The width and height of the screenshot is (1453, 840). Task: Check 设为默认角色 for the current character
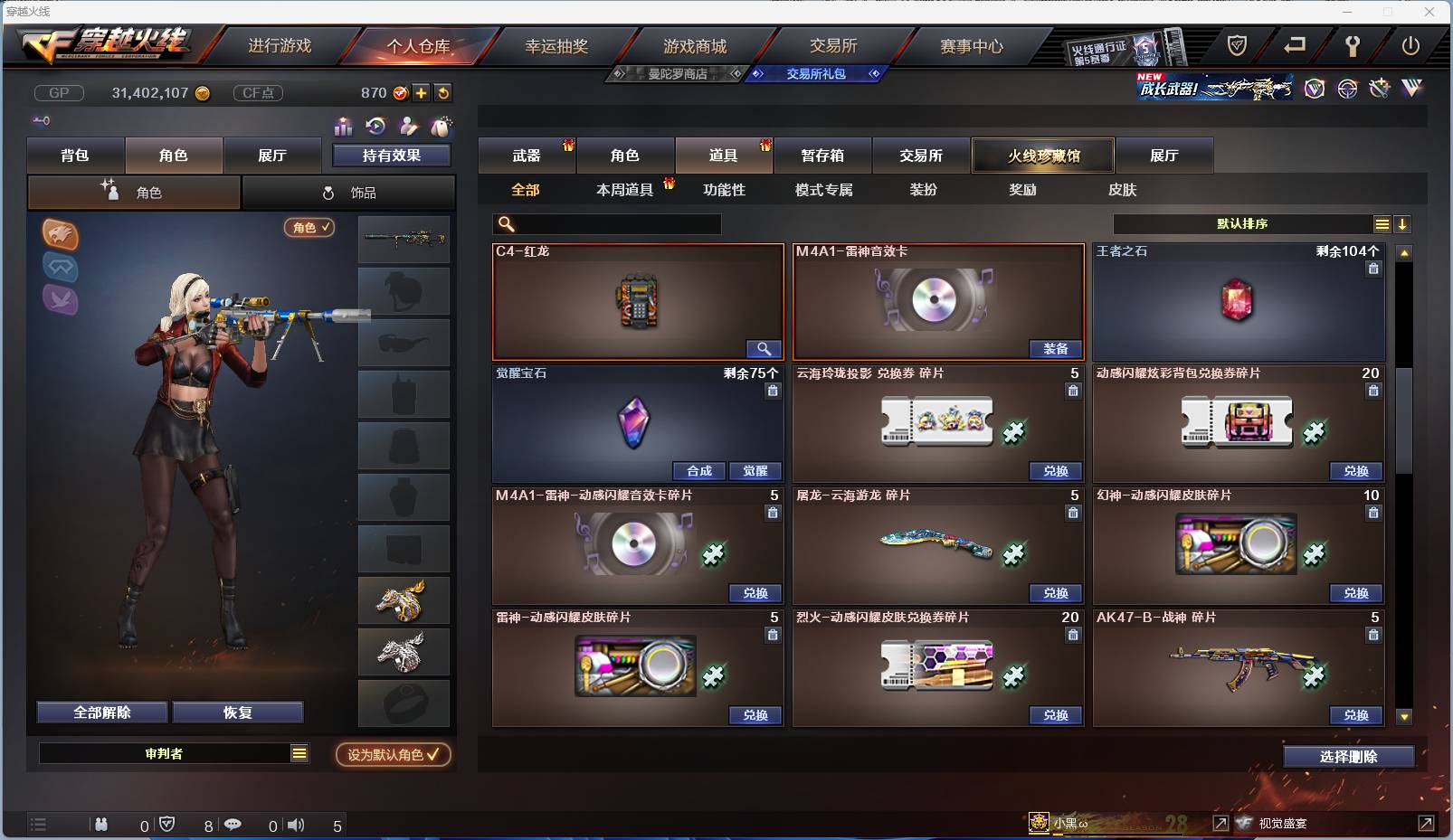click(392, 756)
